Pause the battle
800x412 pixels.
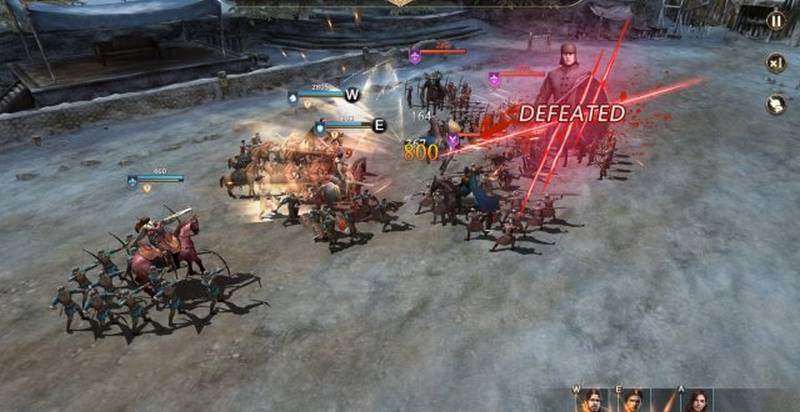tap(775, 21)
